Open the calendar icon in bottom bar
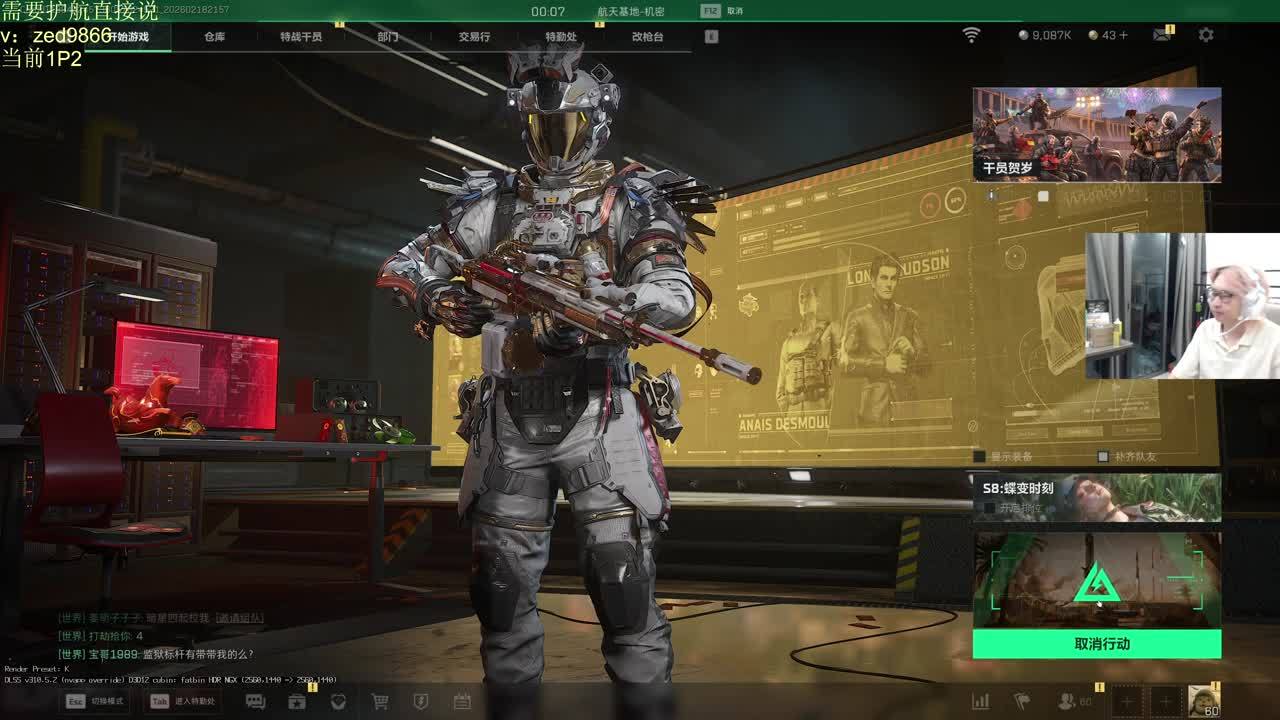 462,702
